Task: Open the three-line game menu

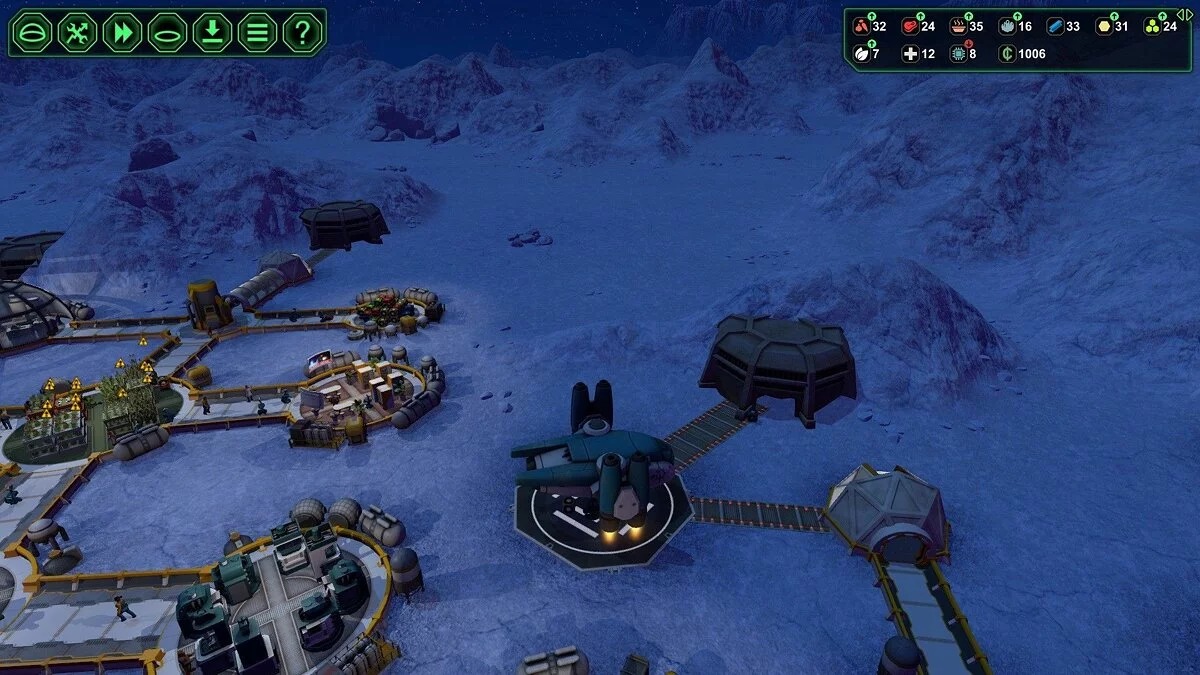Action: [x=257, y=33]
